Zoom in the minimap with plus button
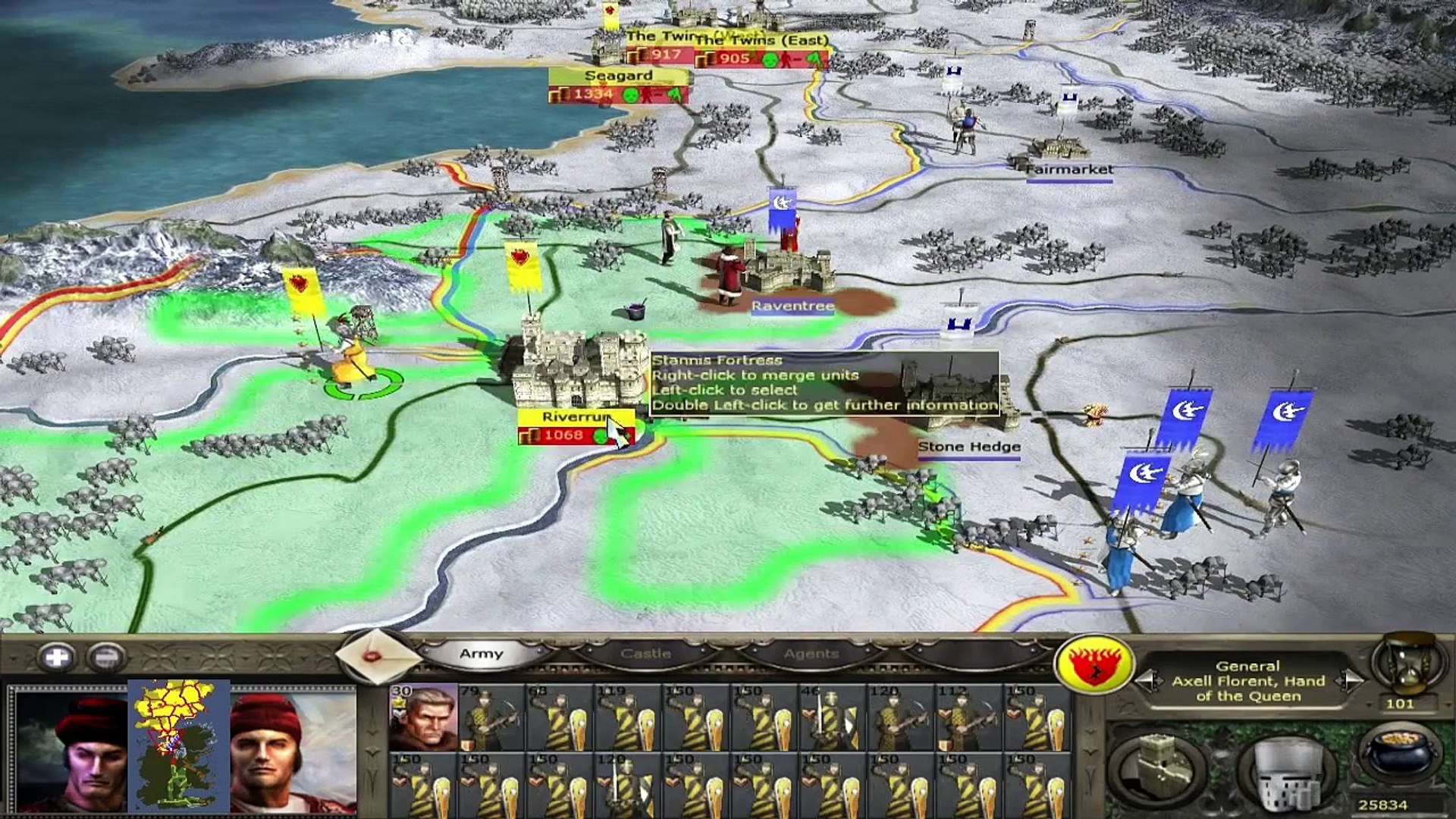Image resolution: width=1456 pixels, height=819 pixels. 57,657
